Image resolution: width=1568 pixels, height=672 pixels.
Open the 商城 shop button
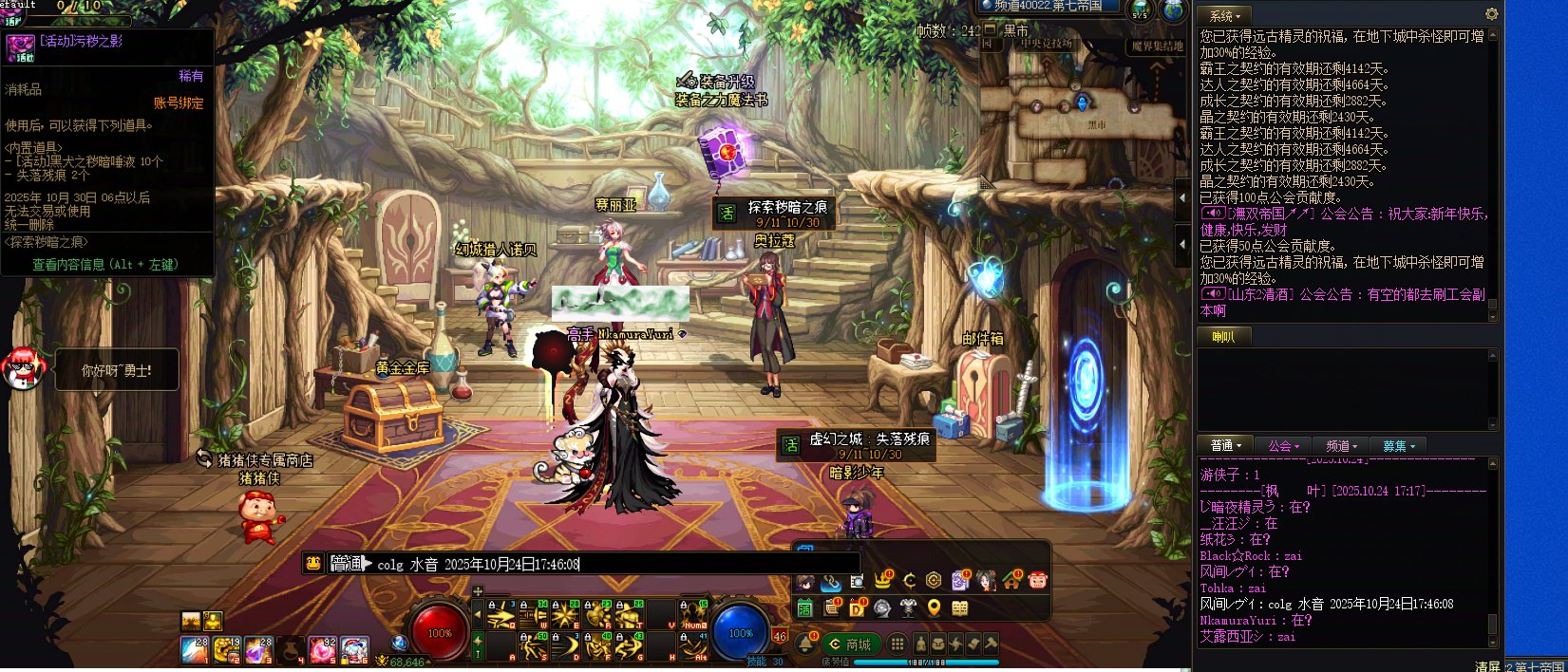tap(850, 644)
